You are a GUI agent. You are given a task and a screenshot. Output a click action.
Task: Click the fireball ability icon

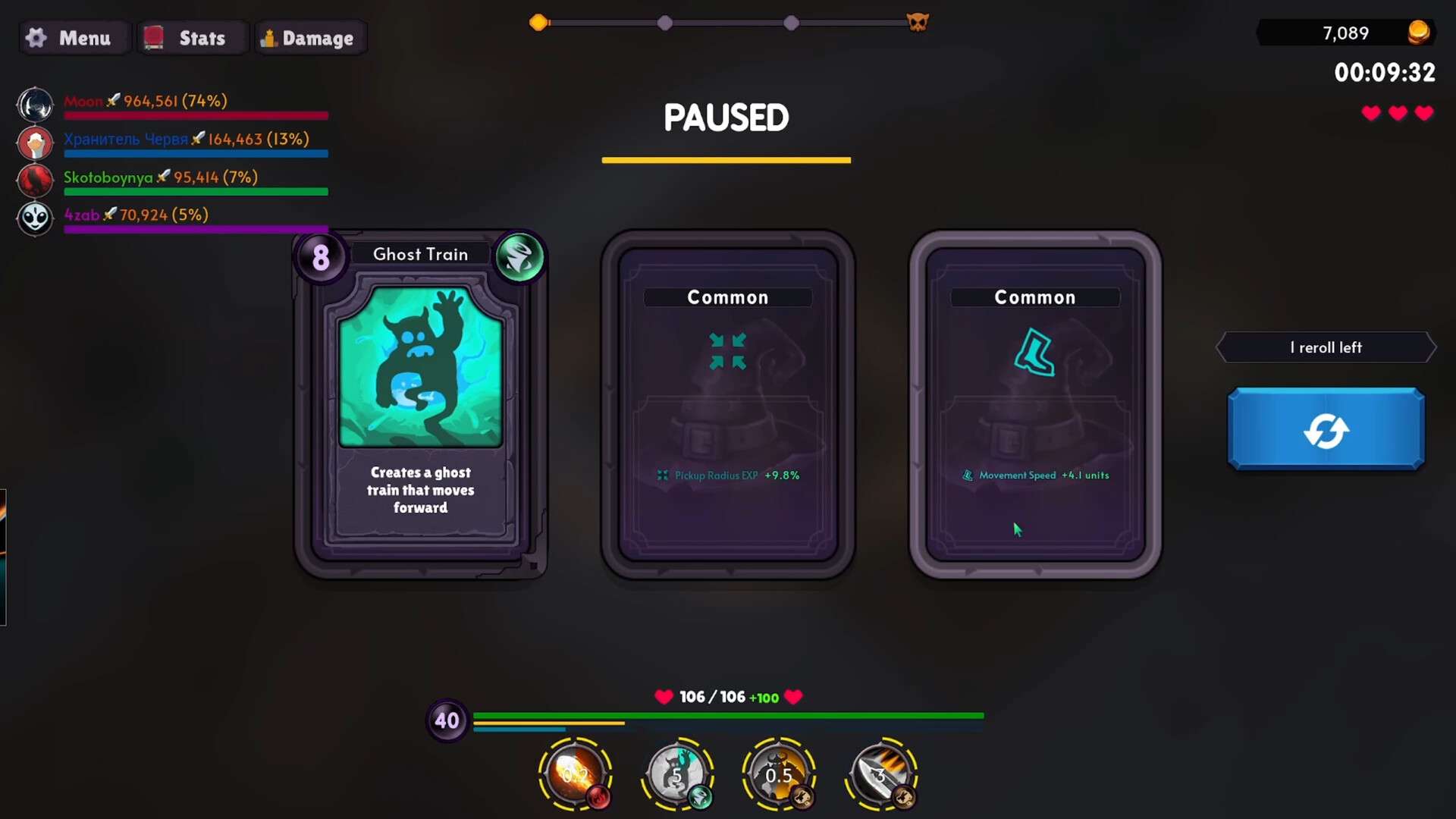(575, 773)
